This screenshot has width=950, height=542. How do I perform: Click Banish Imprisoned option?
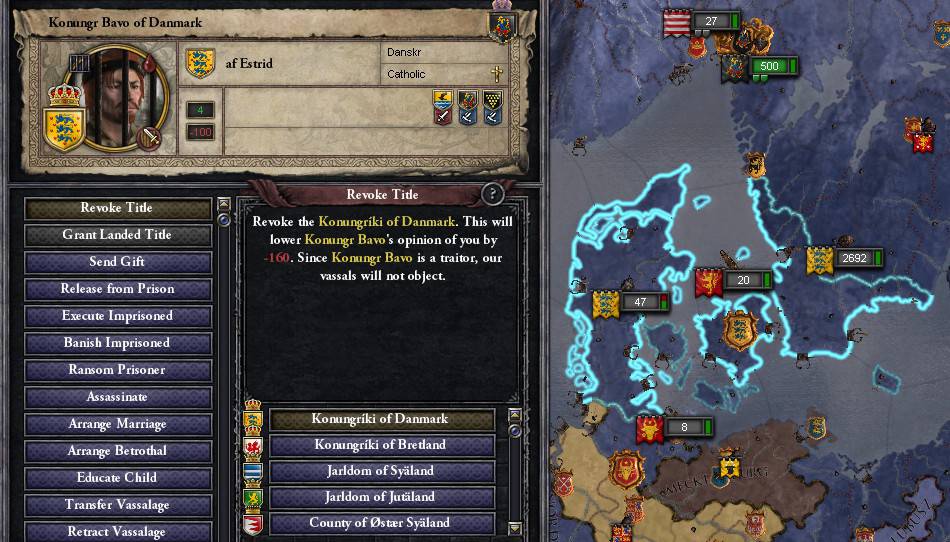[x=117, y=343]
